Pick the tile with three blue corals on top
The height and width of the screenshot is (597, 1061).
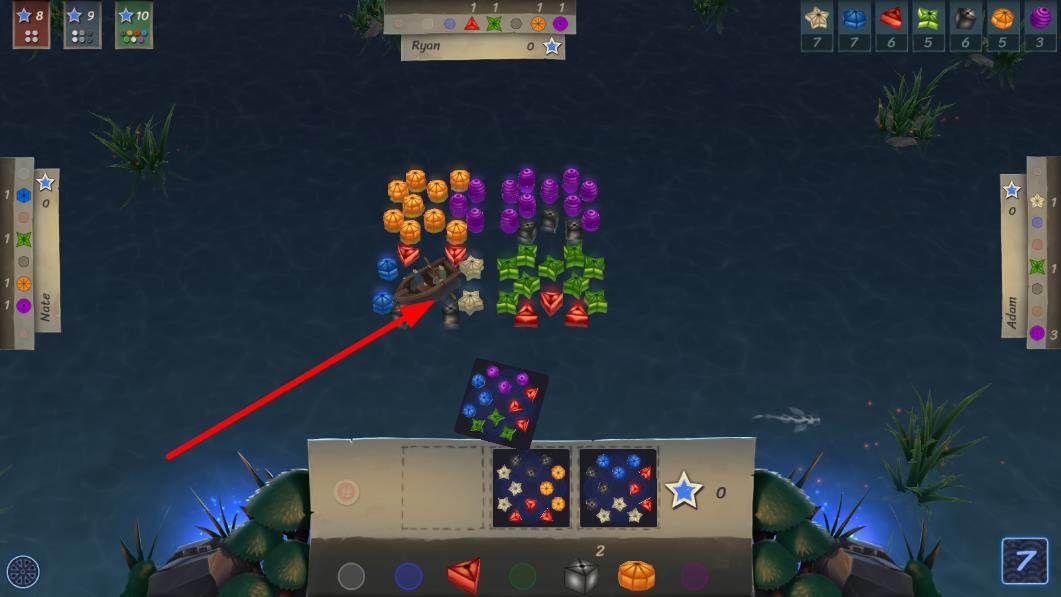click(x=618, y=487)
